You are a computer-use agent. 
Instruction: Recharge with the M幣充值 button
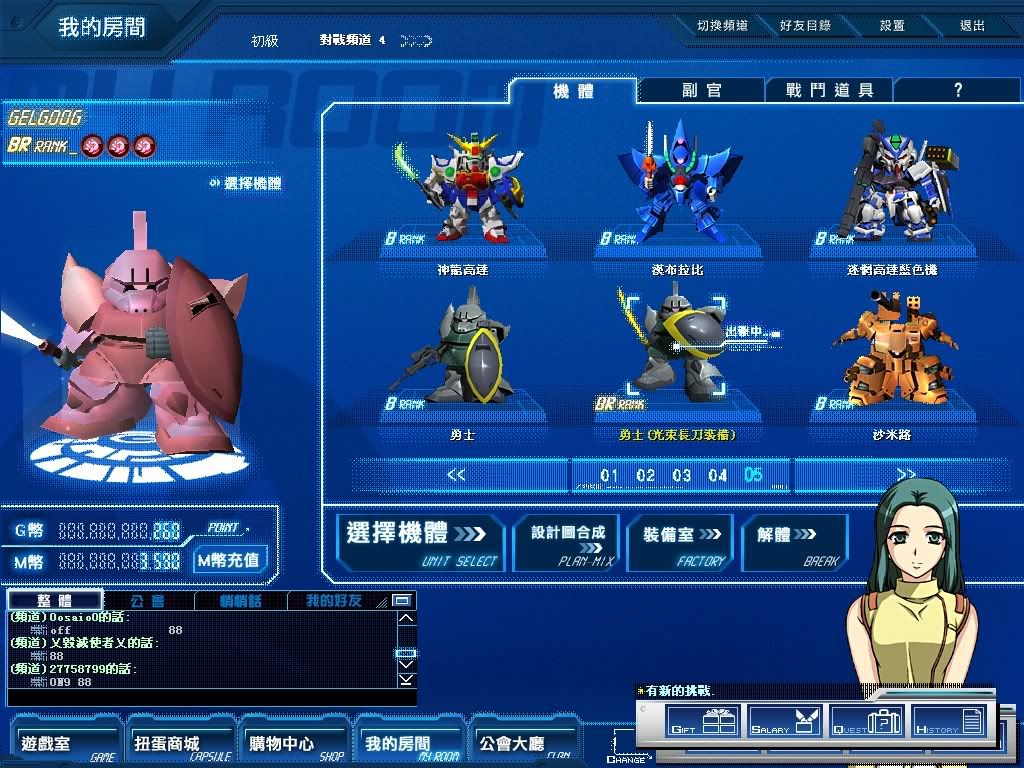pyautogui.click(x=229, y=560)
